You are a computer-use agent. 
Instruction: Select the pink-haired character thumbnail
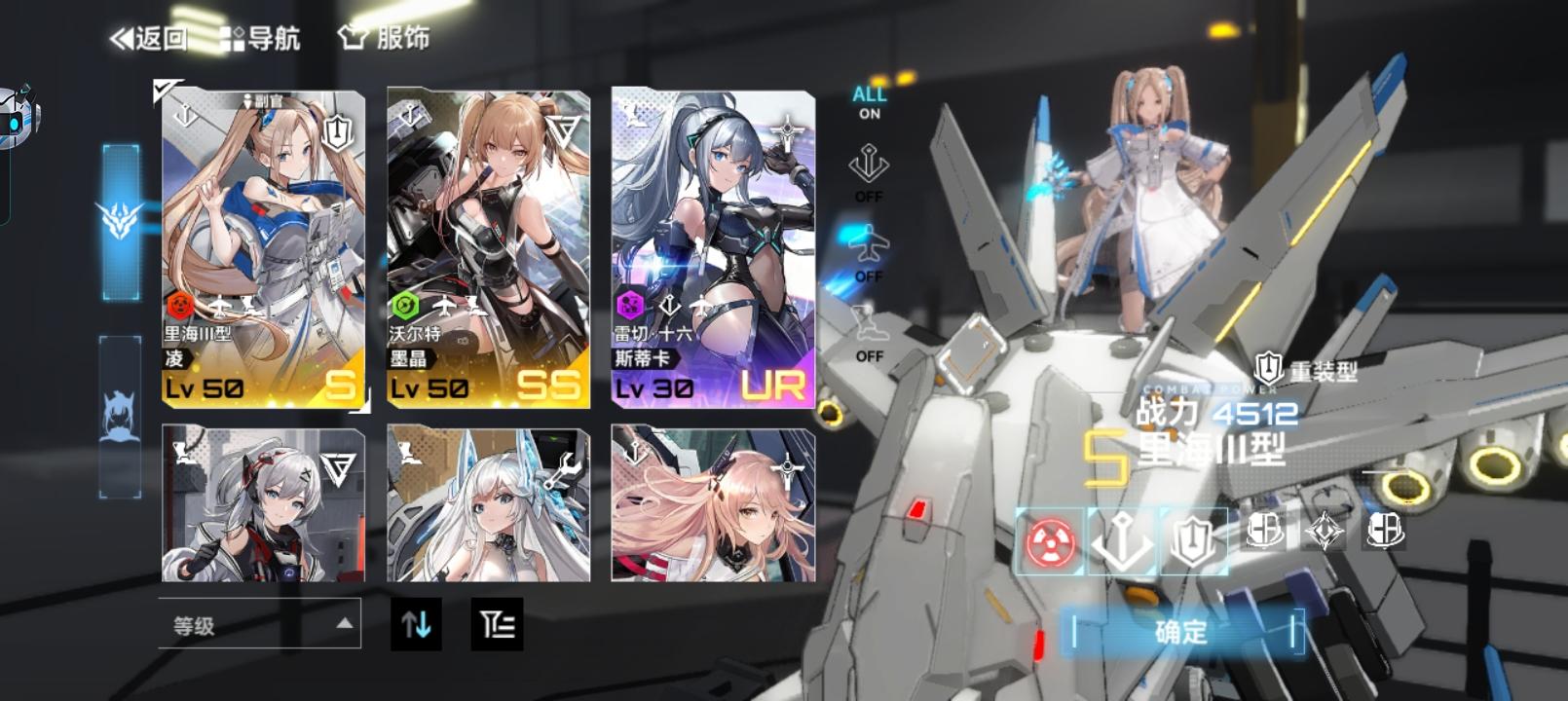(x=712, y=506)
